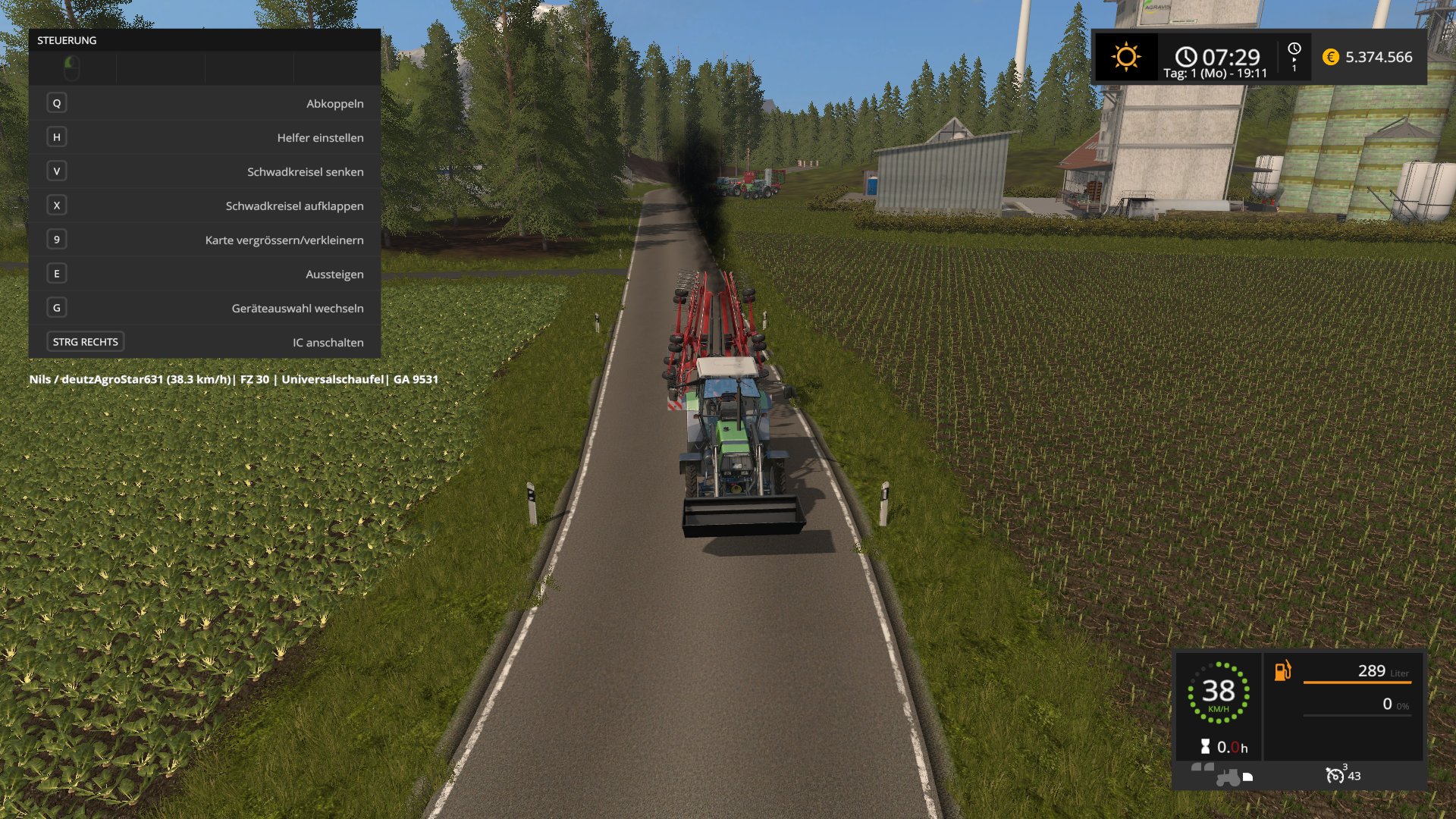Click the mouse icon in Steuerung panel
Image resolution: width=1456 pixels, height=819 pixels.
(72, 68)
